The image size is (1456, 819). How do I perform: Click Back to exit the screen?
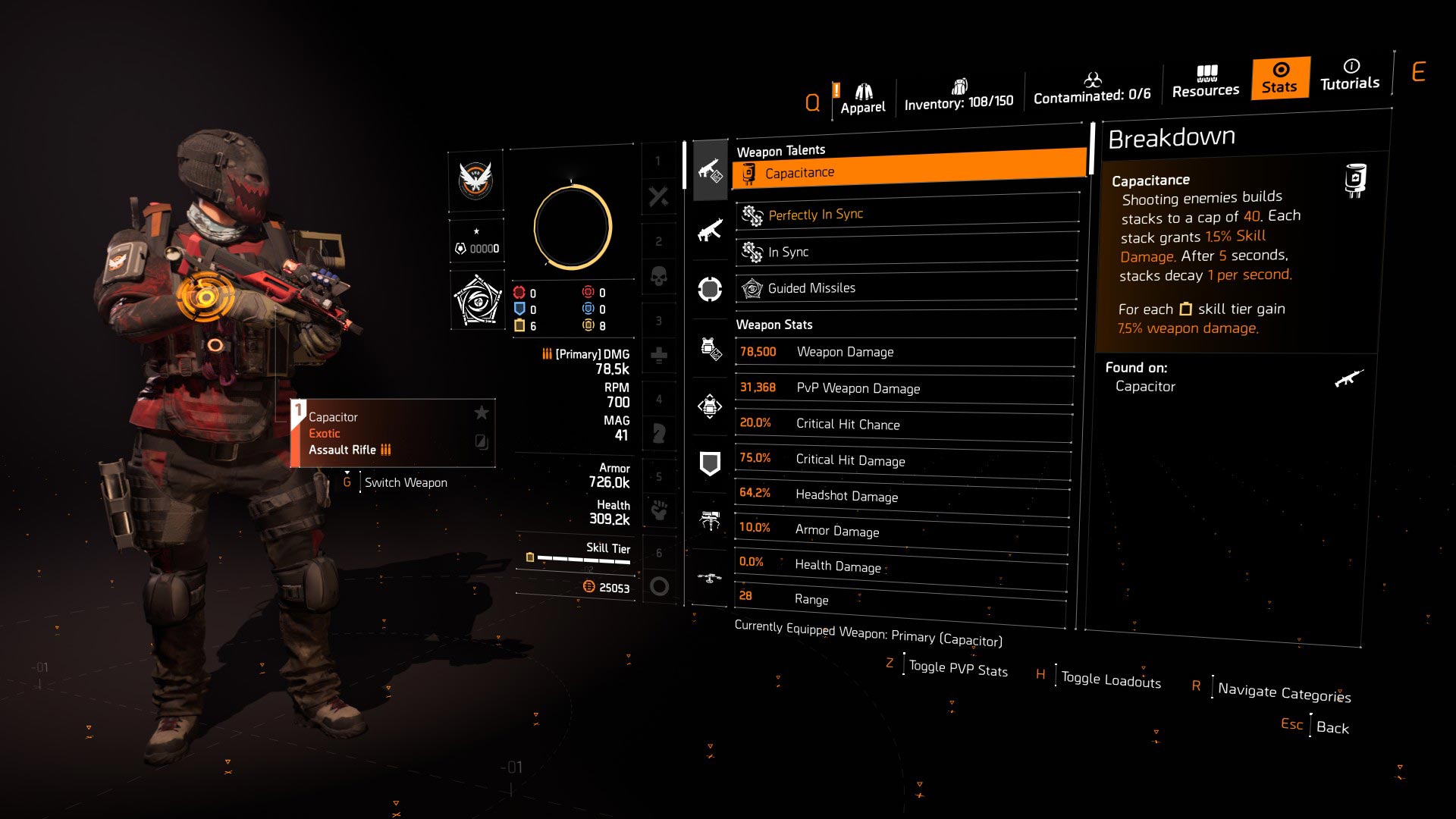click(1332, 726)
